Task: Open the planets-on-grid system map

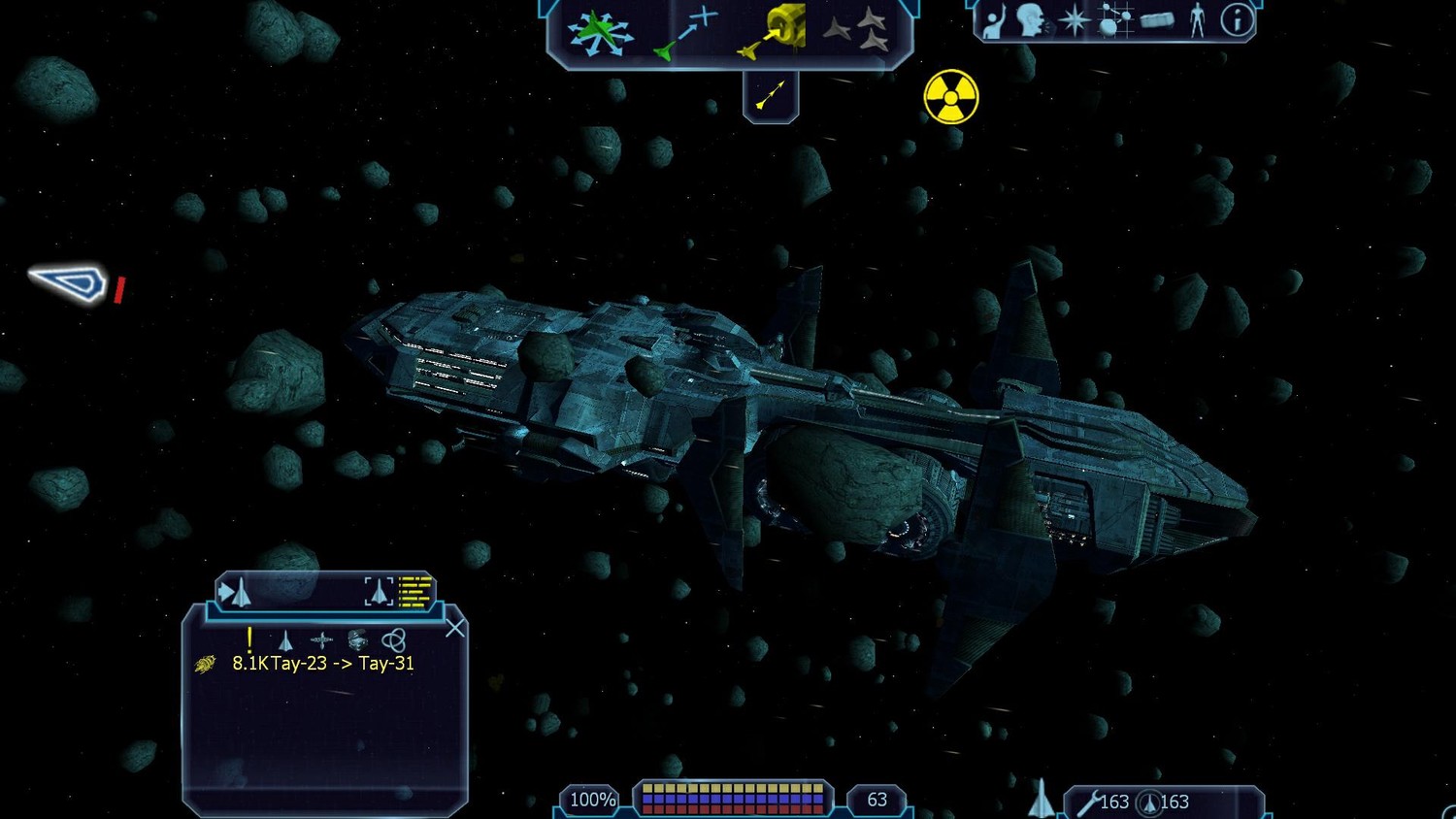Action: click(x=1114, y=20)
